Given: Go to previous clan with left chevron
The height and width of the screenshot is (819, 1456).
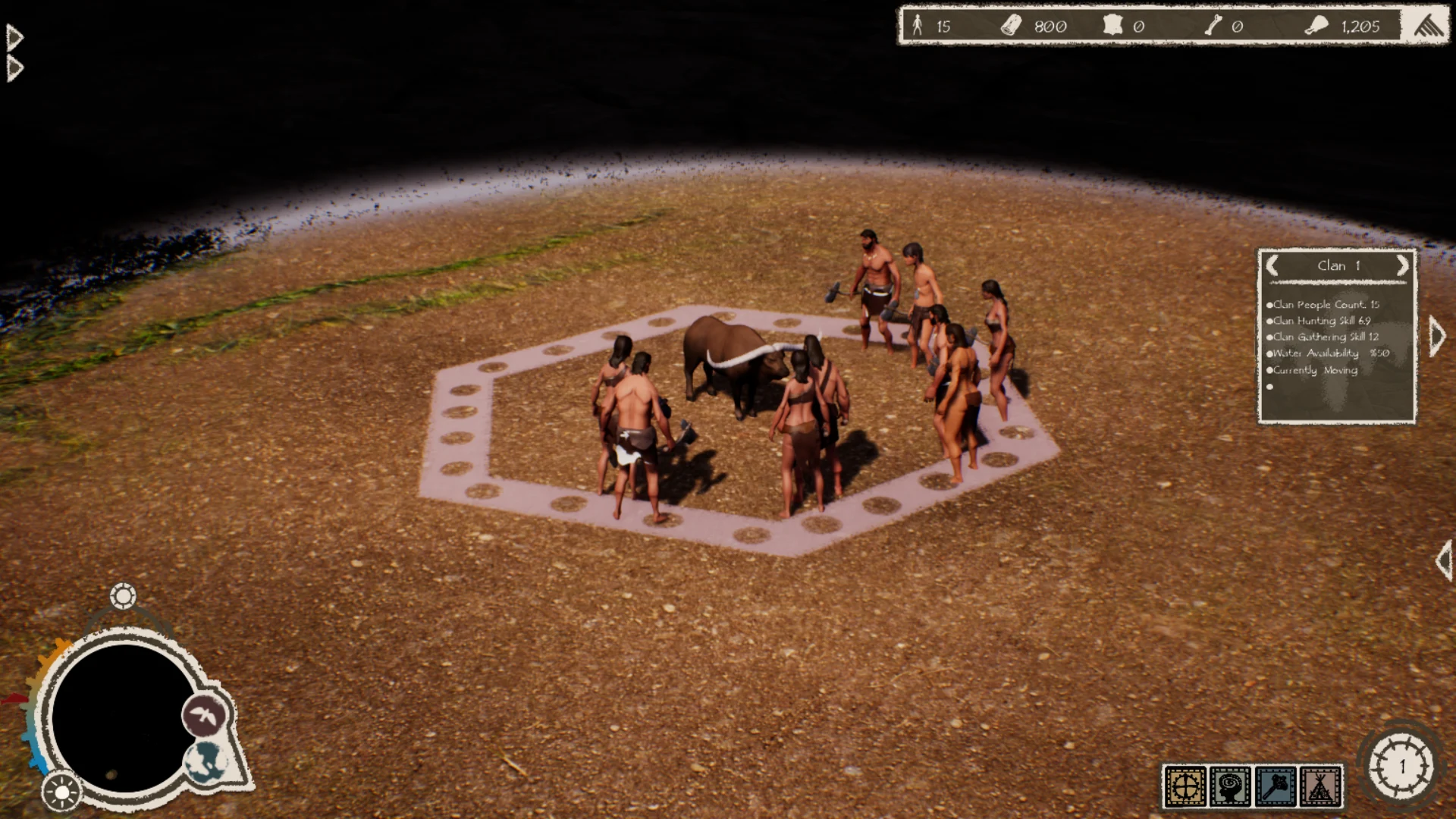Looking at the screenshot, I should point(1272,265).
